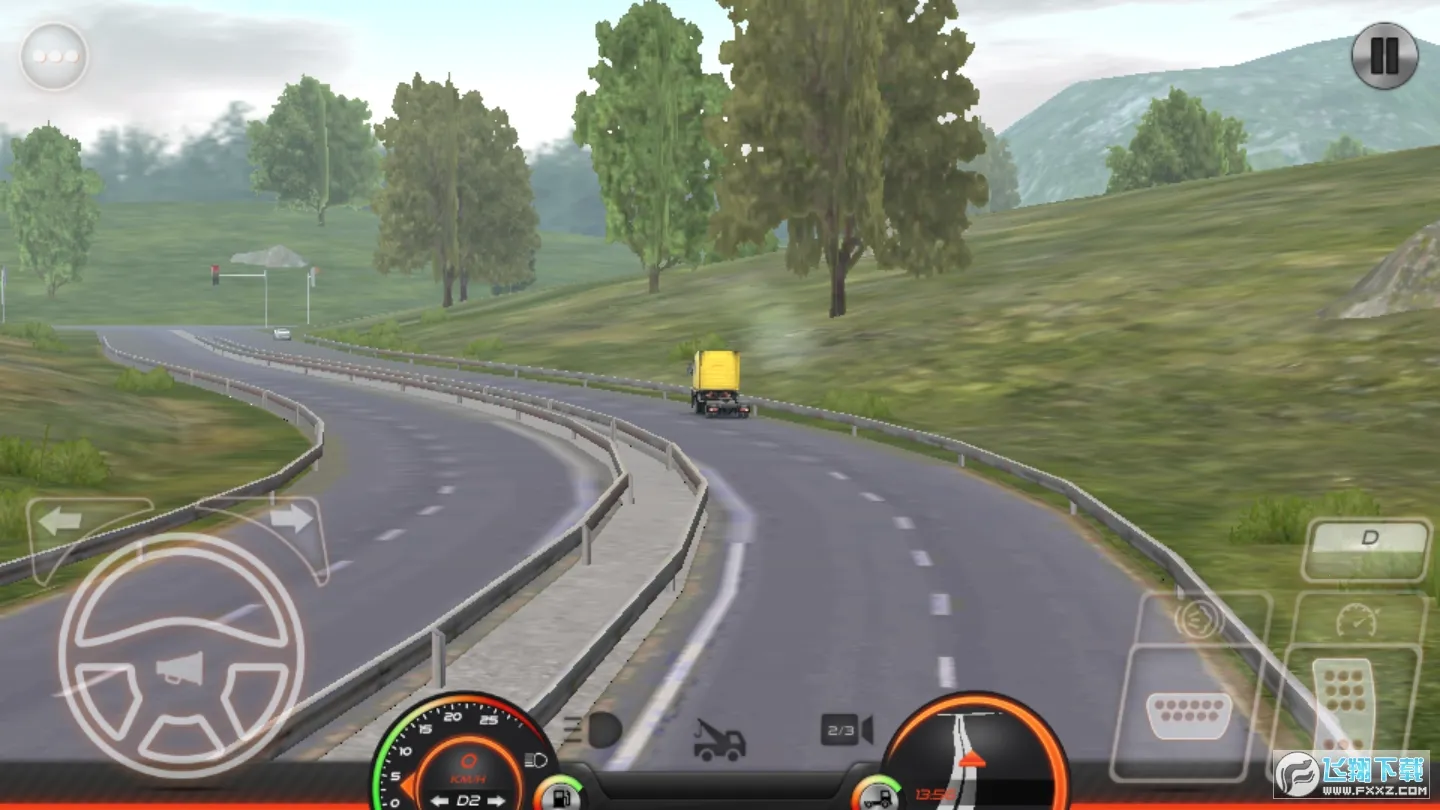
Task: Step on the brake pedal
Action: click(1189, 714)
